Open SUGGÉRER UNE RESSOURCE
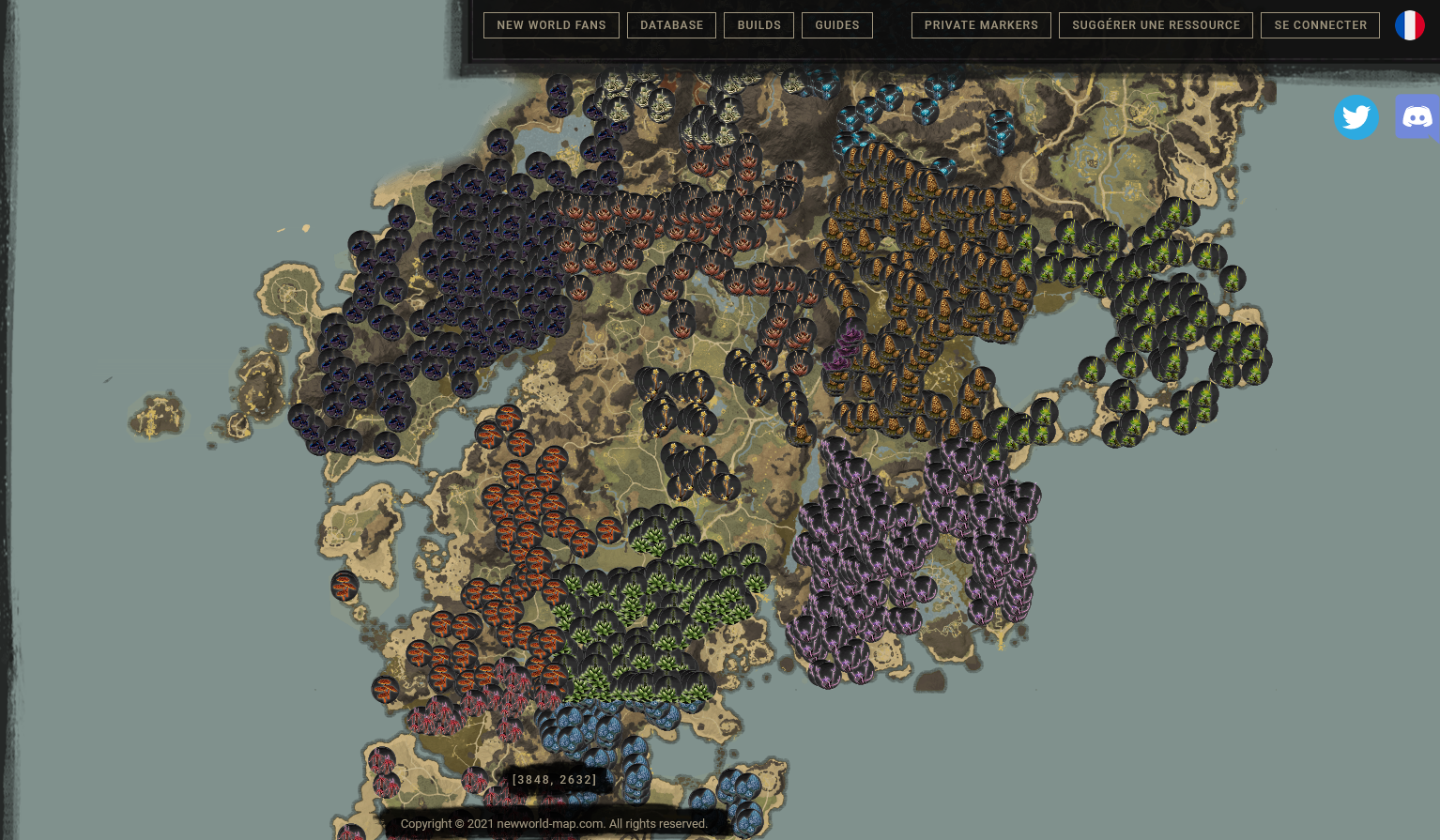1440x840 pixels. pos(1156,25)
